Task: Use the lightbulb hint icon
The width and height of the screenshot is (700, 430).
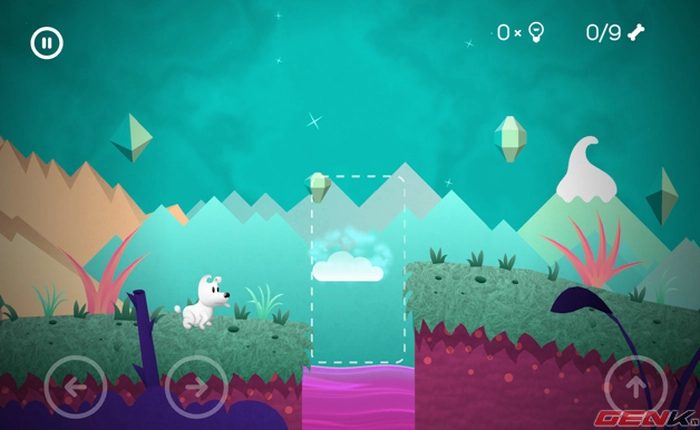Action: point(535,33)
